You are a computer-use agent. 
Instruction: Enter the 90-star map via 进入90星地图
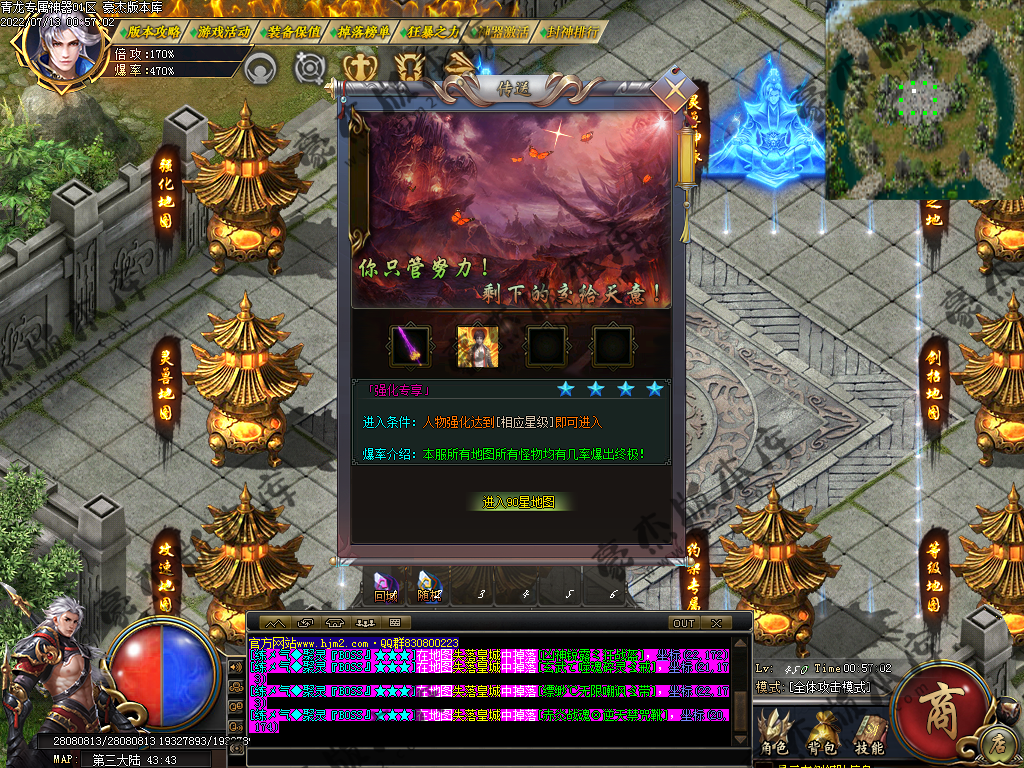(518, 502)
